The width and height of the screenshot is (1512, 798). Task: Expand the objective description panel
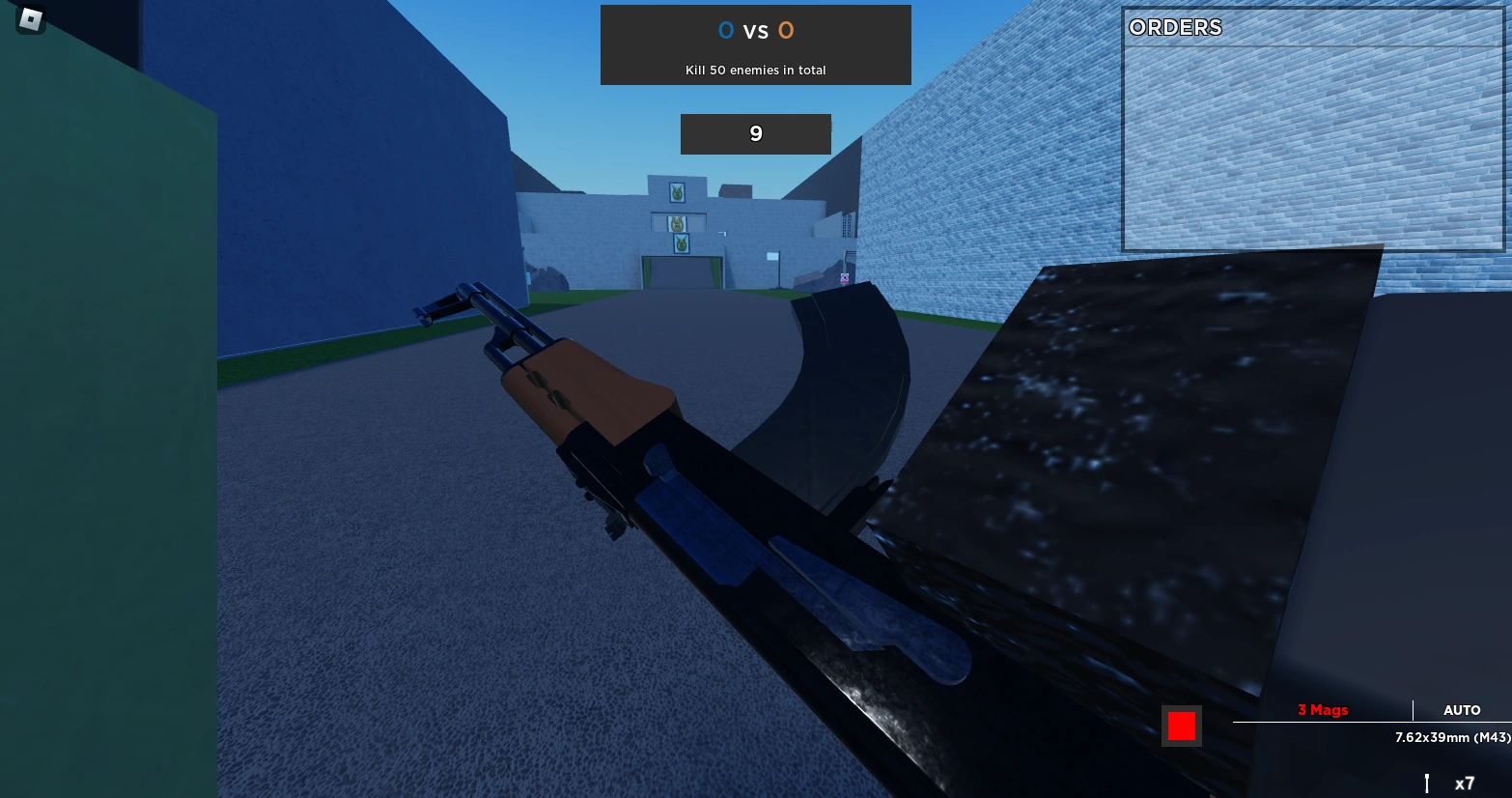pos(756,70)
